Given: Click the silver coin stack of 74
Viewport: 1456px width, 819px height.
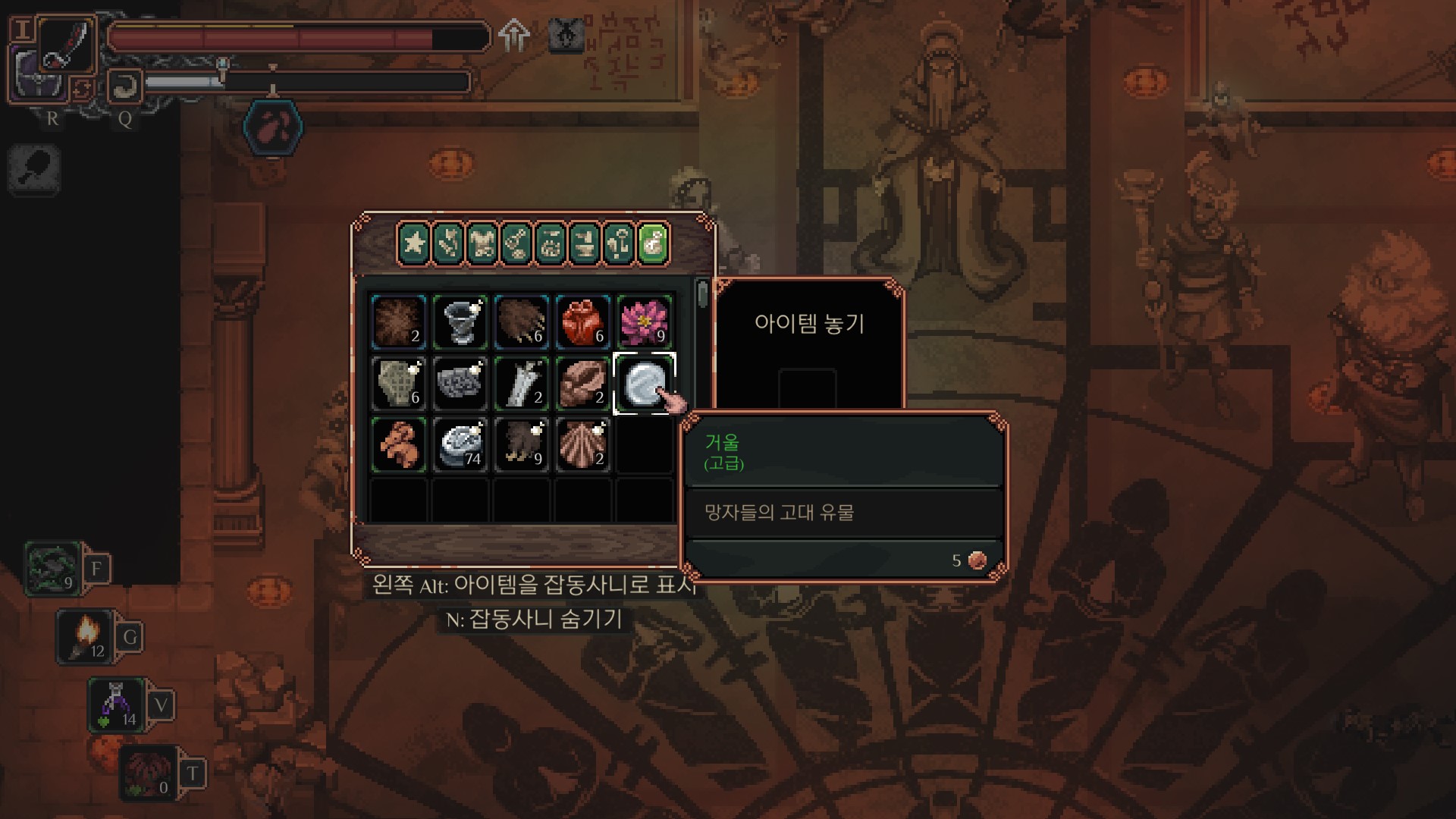Looking at the screenshot, I should [460, 444].
